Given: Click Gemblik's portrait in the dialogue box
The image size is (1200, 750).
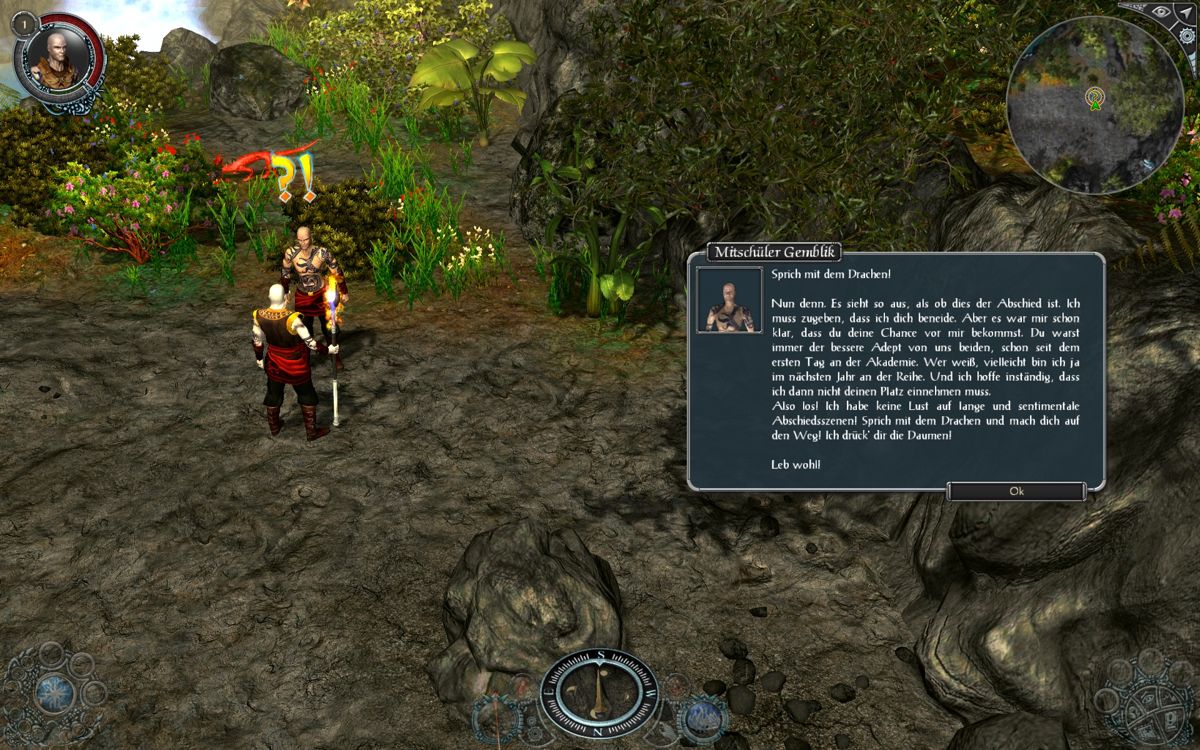Looking at the screenshot, I should tap(729, 300).
